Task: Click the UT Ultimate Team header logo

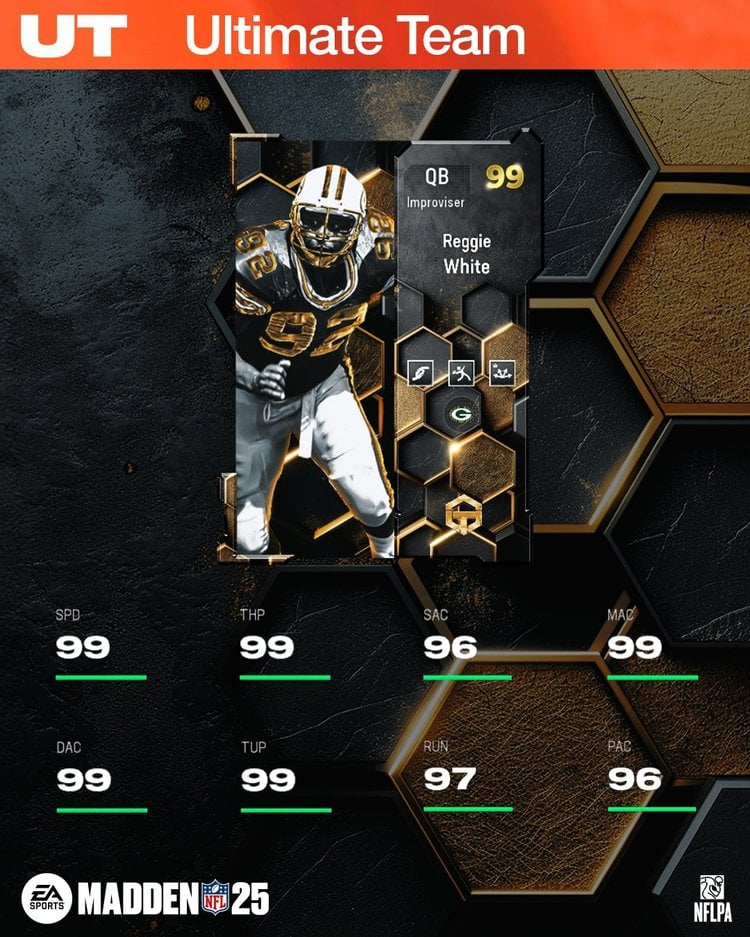Action: point(73,36)
